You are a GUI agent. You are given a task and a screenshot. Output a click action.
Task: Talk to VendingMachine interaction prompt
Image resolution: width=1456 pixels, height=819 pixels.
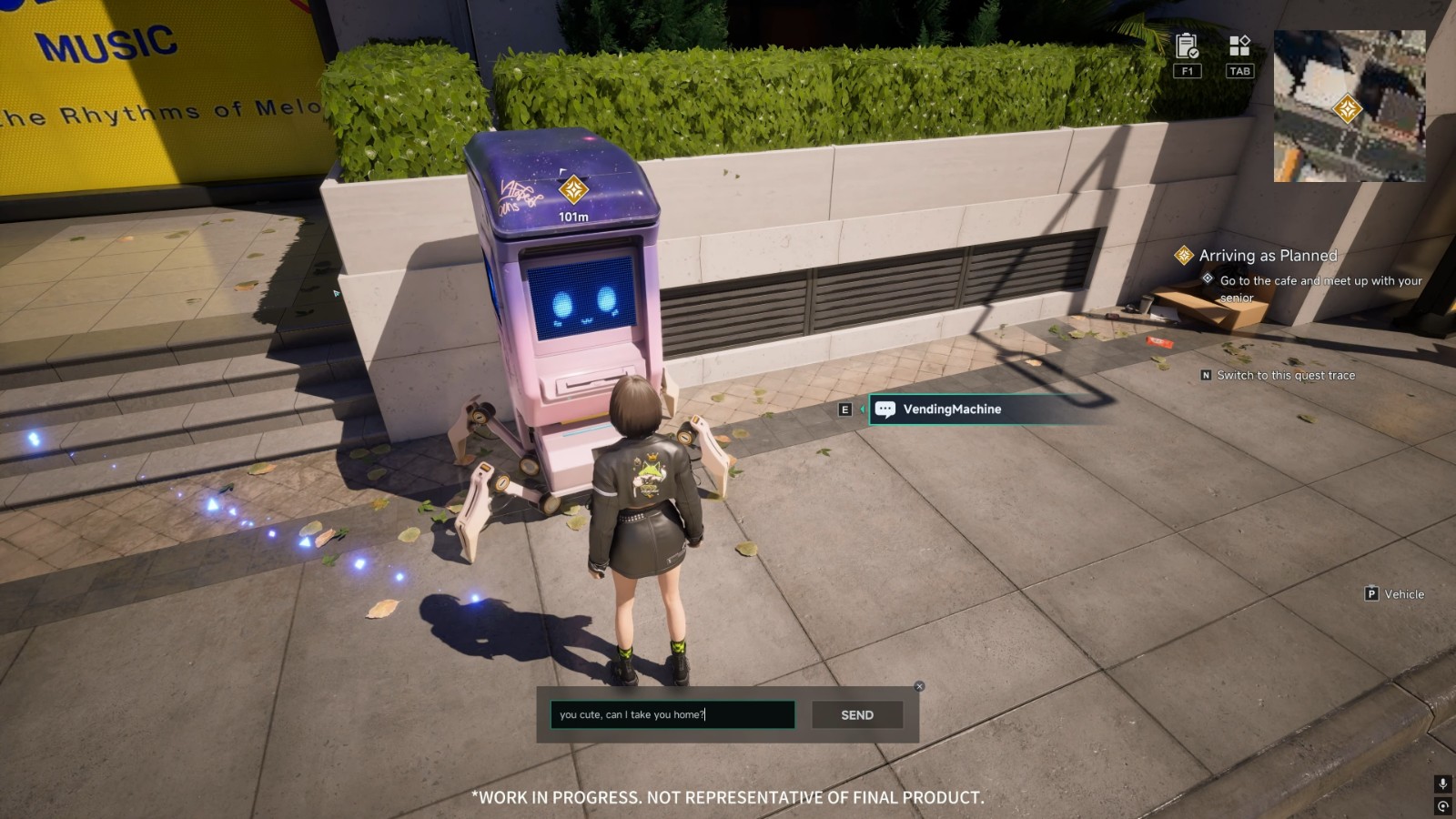point(951,409)
